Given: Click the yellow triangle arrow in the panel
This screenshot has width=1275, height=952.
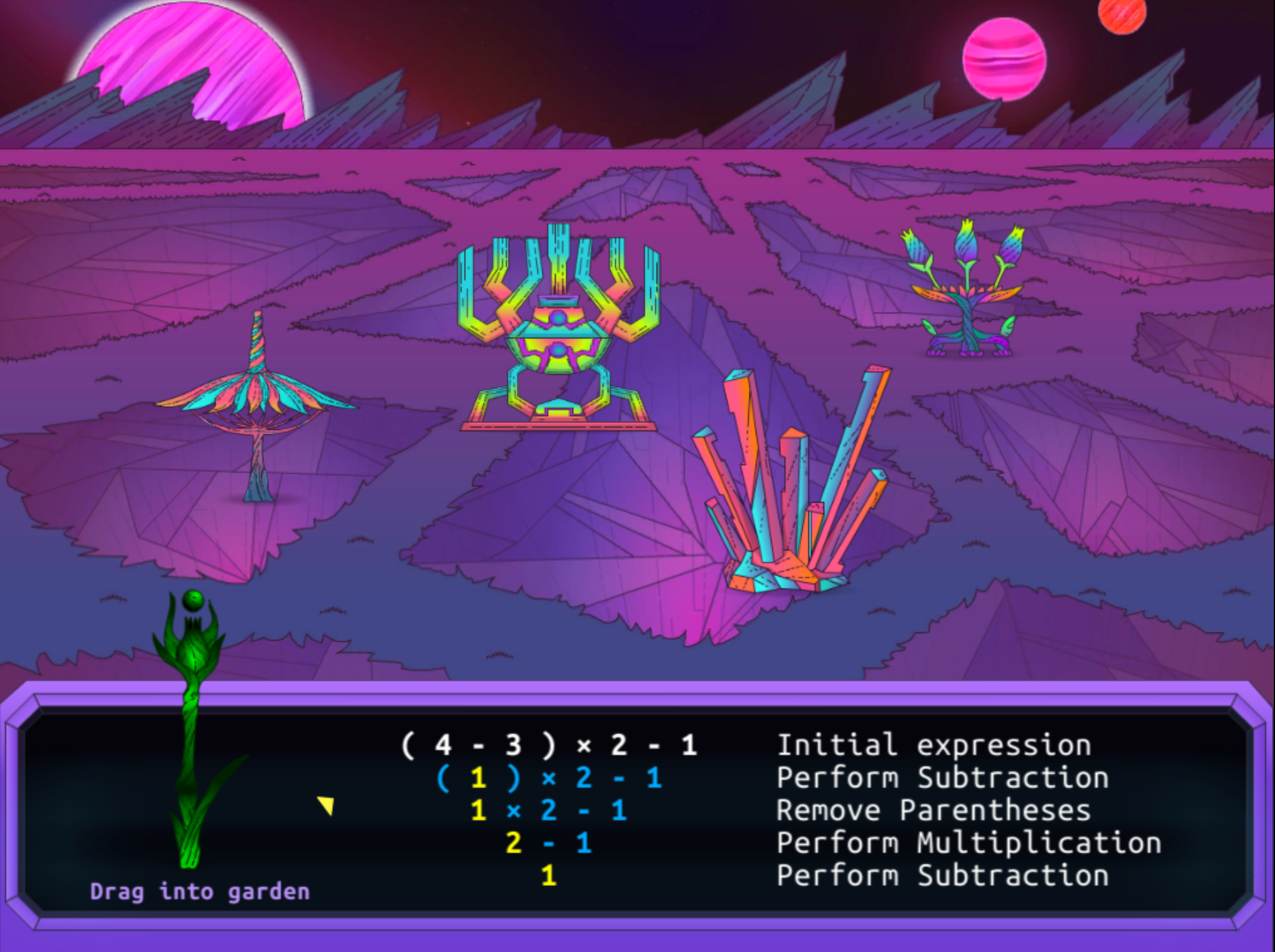Looking at the screenshot, I should (x=326, y=805).
